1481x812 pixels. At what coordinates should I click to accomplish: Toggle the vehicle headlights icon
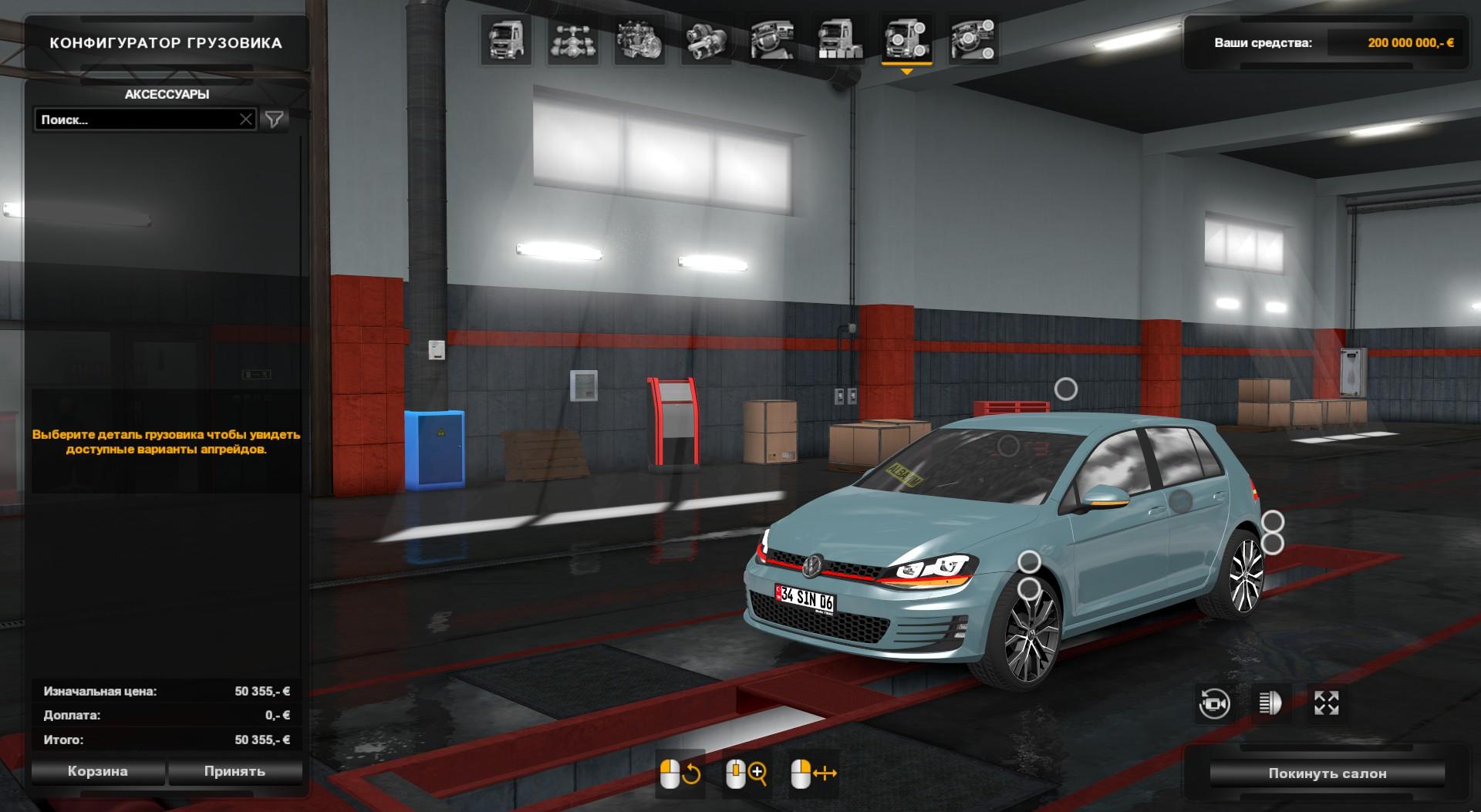click(1270, 703)
